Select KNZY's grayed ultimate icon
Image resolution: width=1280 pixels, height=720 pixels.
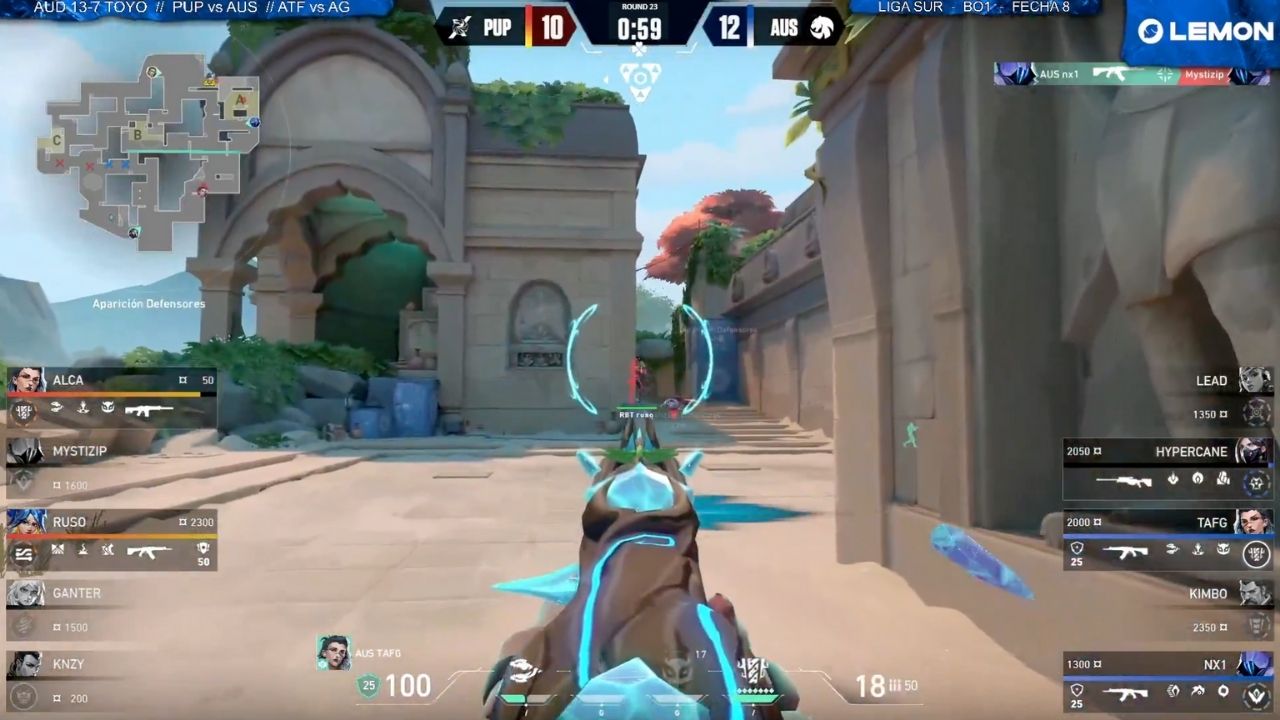click(22, 695)
